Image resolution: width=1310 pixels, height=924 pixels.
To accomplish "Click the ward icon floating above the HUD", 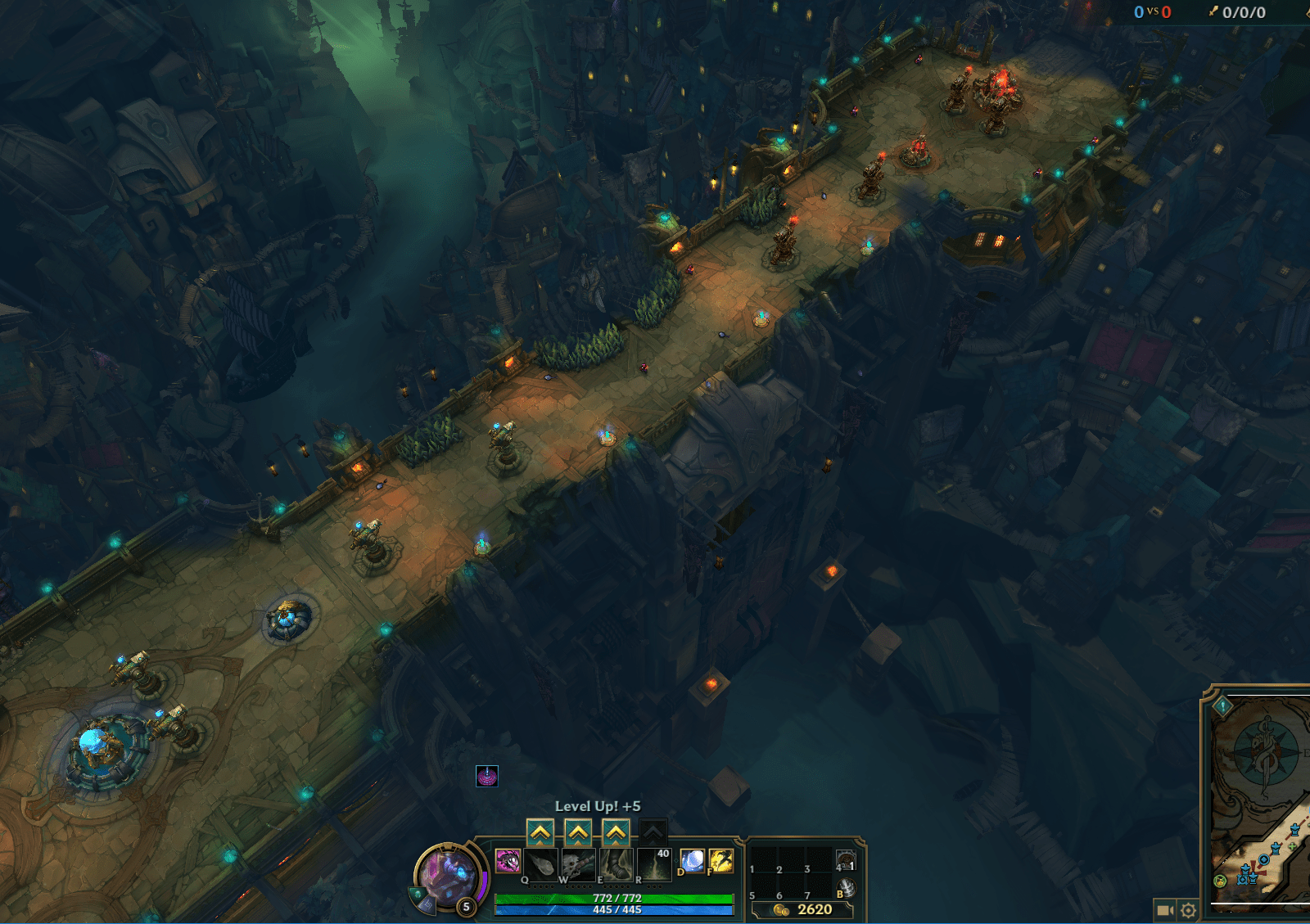I will (x=486, y=778).
